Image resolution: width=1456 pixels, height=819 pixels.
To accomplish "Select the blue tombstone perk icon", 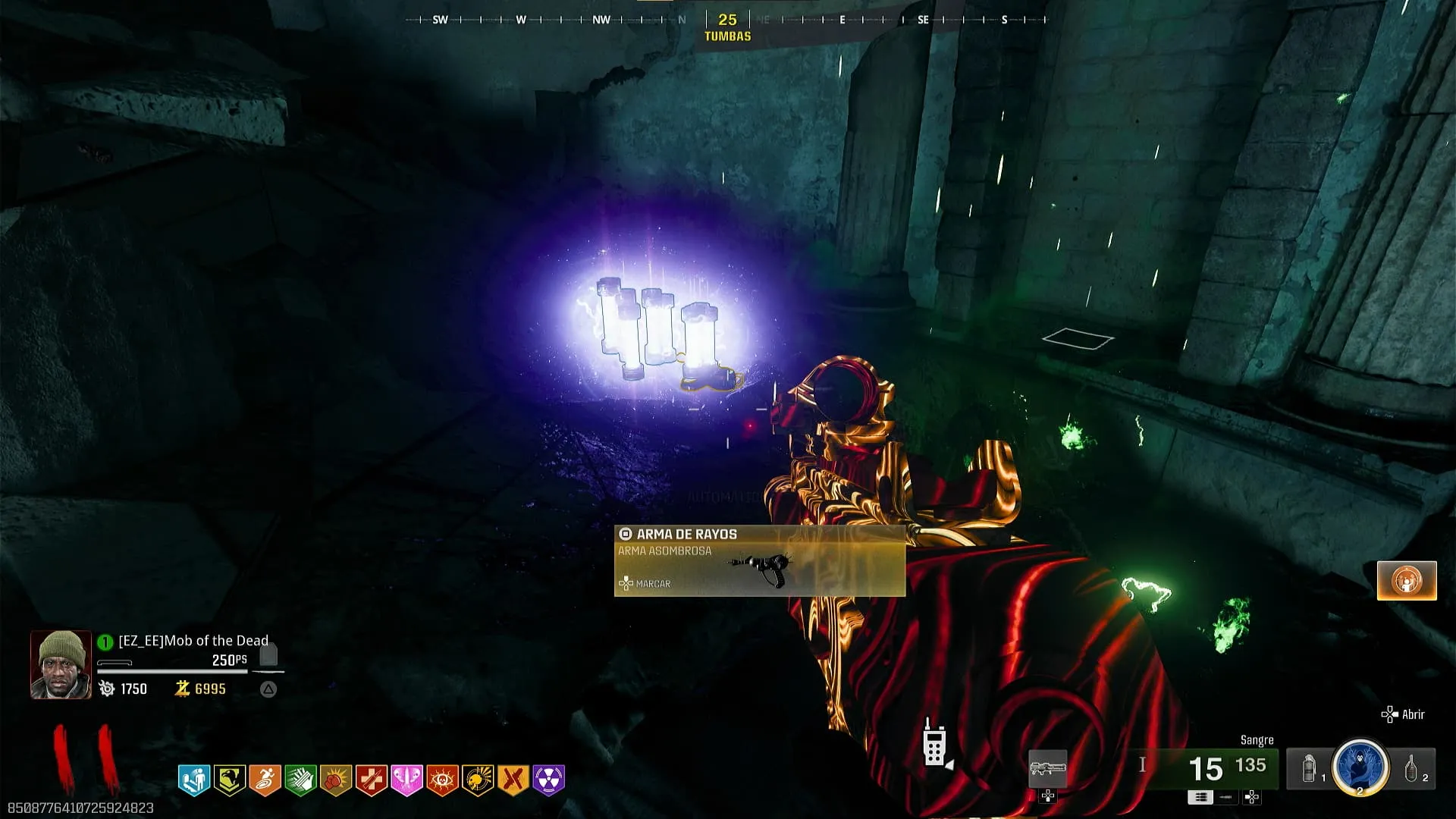I will (194, 779).
